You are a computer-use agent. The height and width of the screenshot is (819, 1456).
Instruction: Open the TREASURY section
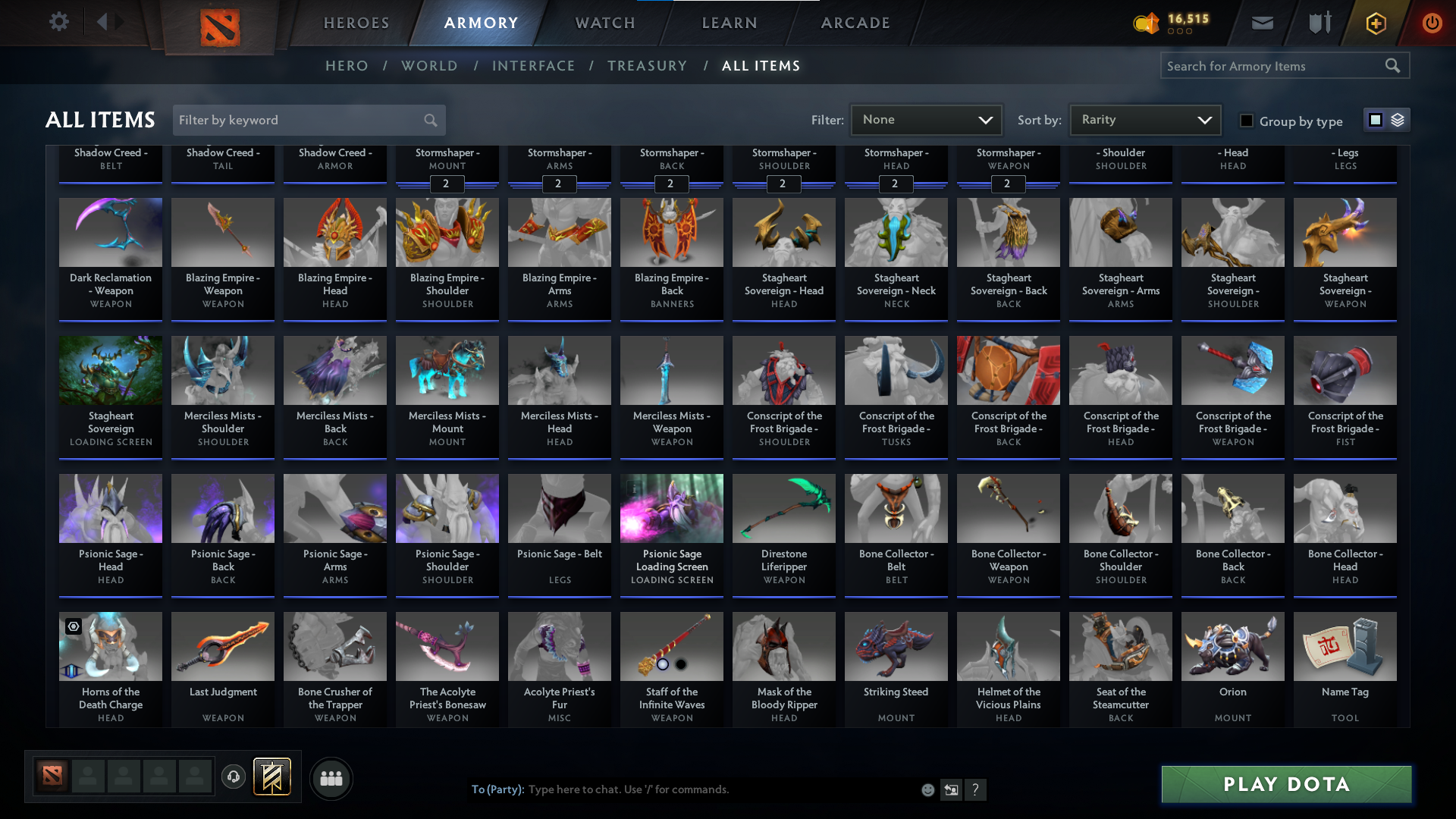[x=648, y=66]
